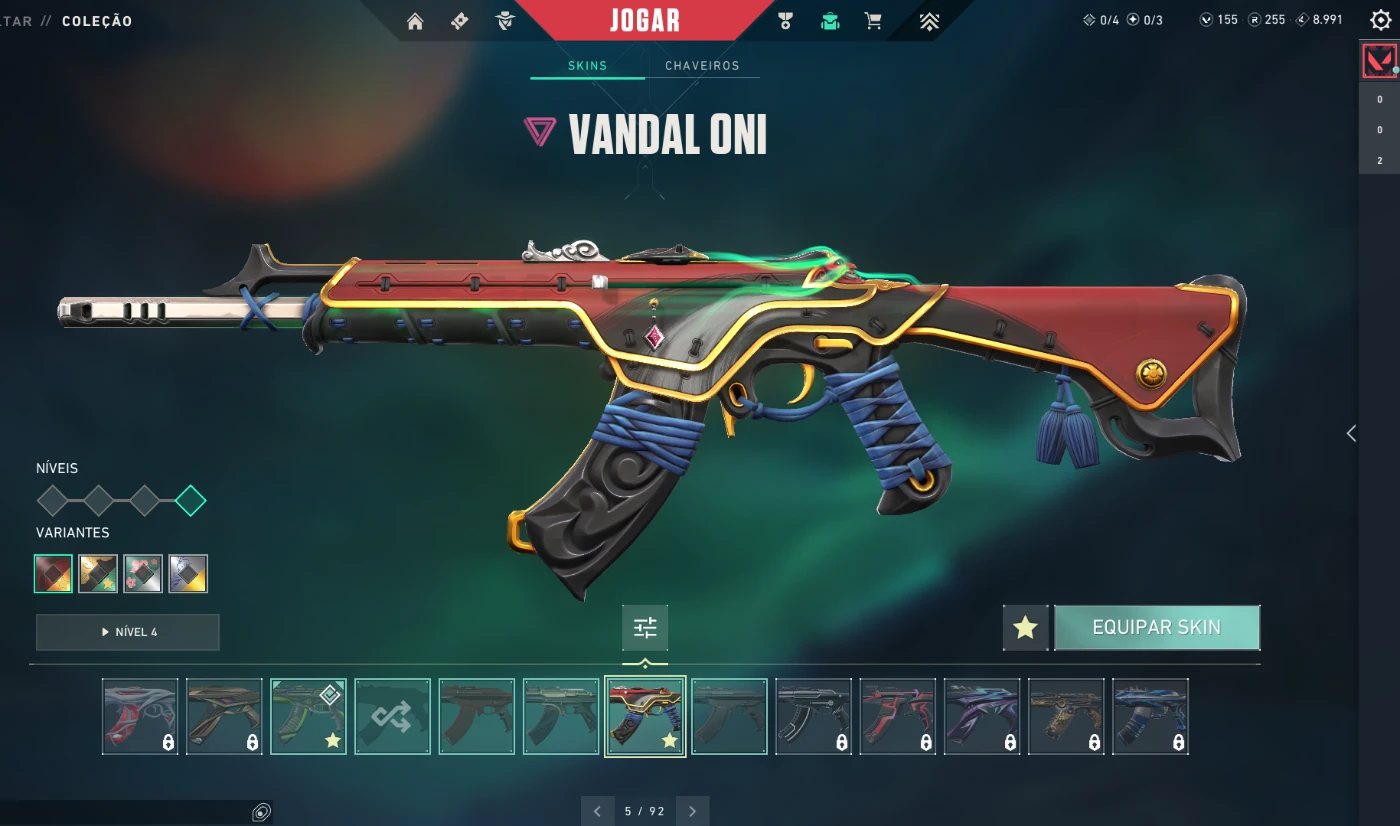Image resolution: width=1400 pixels, height=826 pixels.
Task: Select the fourth level diamond
Action: (190, 500)
